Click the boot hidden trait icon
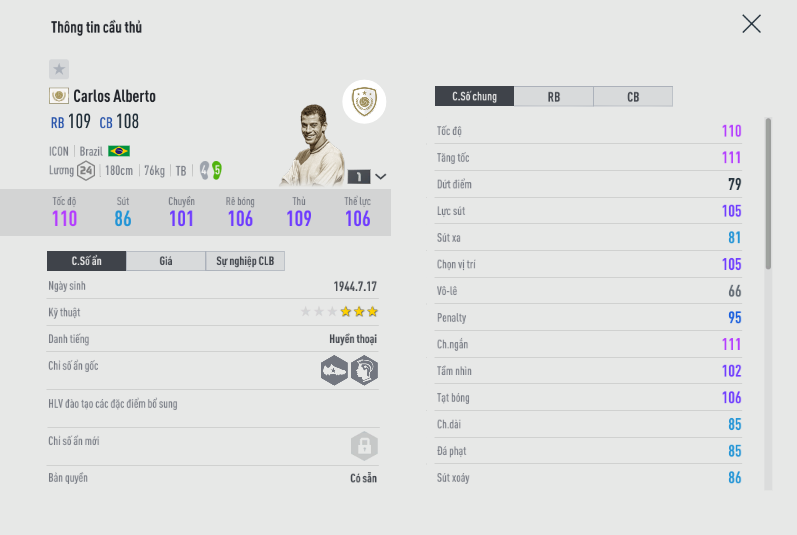The height and width of the screenshot is (535, 797). [x=334, y=370]
